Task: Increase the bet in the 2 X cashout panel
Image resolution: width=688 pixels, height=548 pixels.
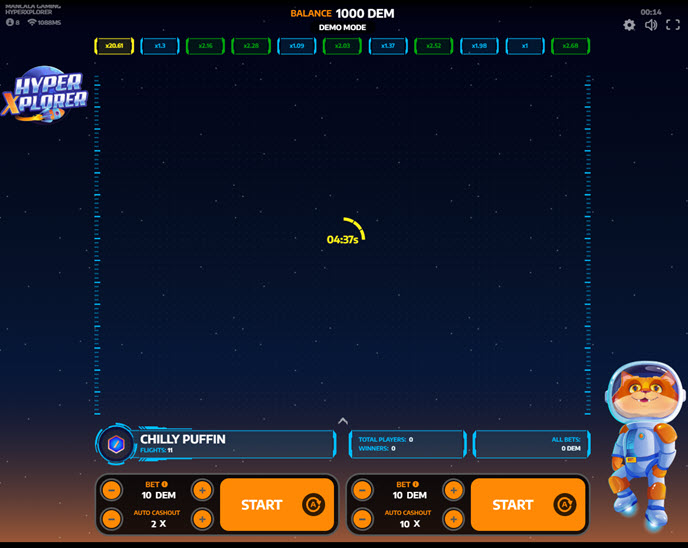Action: click(x=202, y=490)
